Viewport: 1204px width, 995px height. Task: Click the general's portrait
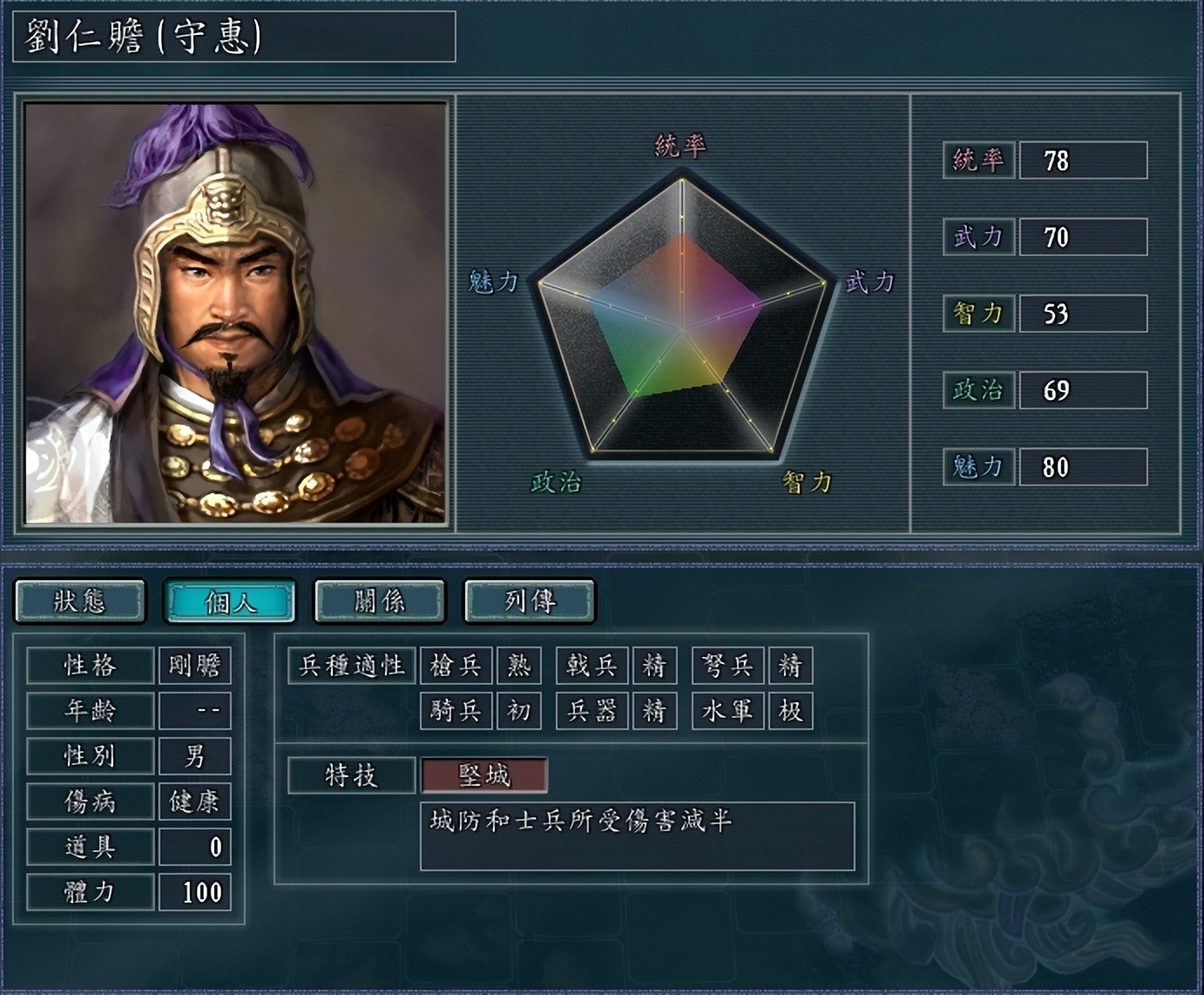click(x=235, y=313)
